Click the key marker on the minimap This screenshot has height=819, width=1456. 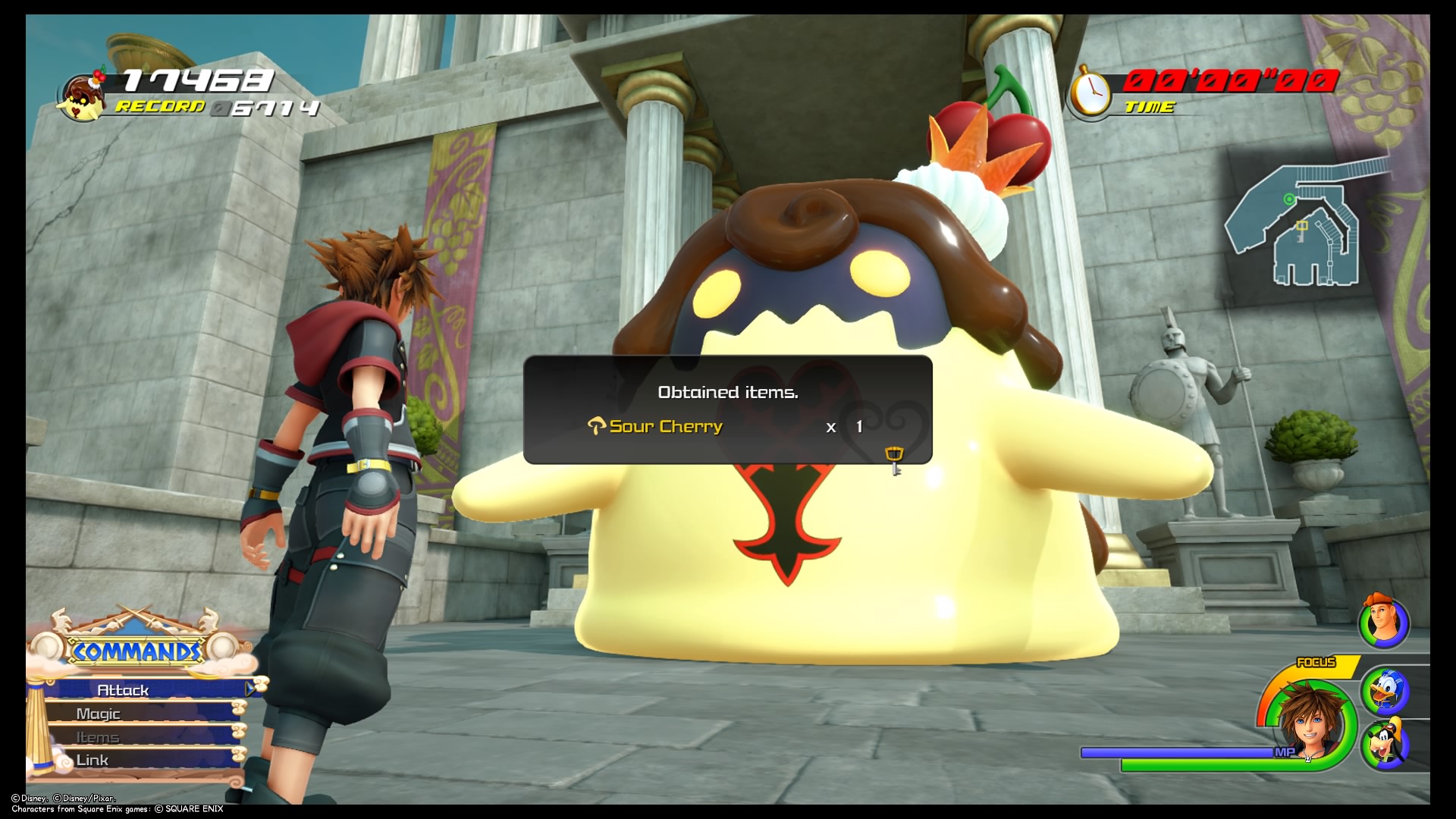pyautogui.click(x=1302, y=226)
